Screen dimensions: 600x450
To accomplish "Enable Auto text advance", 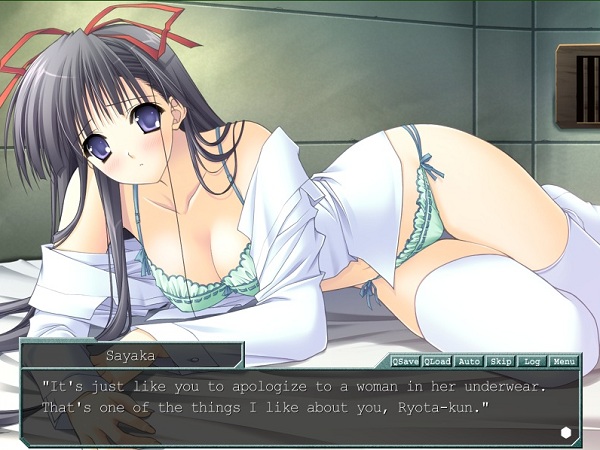I will click(x=469, y=360).
